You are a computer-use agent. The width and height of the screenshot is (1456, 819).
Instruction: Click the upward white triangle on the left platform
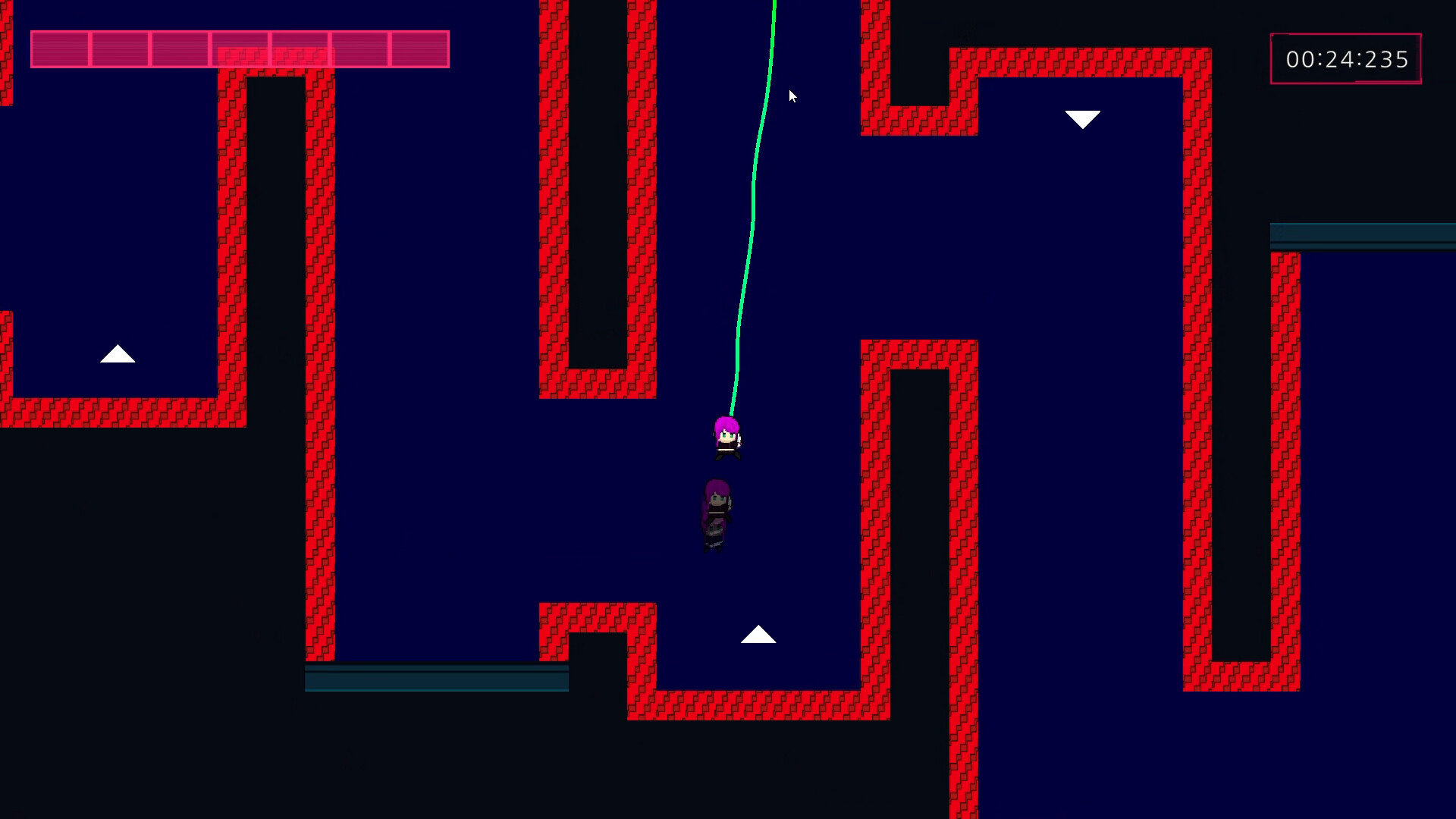(118, 356)
